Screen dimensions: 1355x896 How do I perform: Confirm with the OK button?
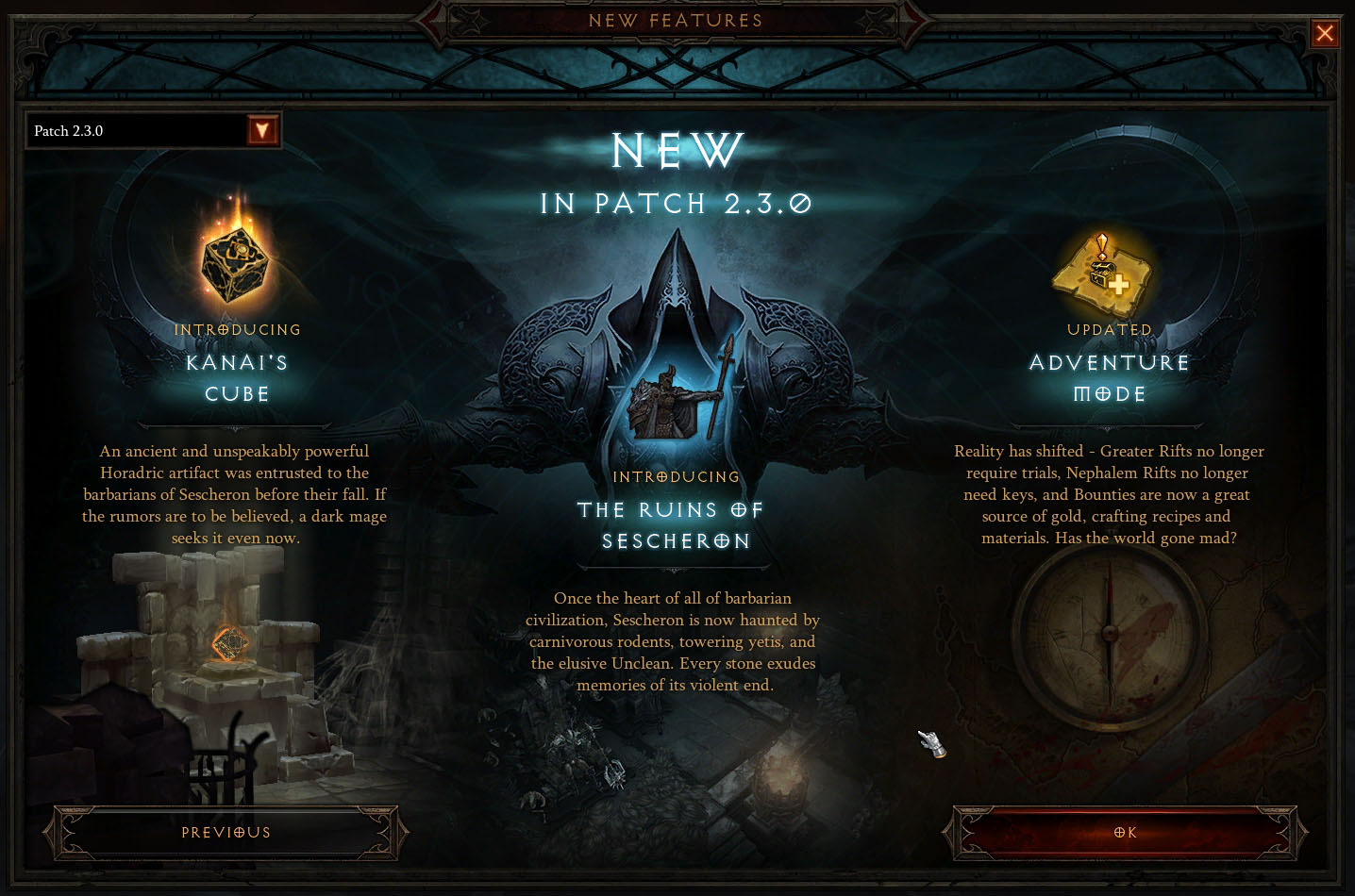tap(1125, 833)
